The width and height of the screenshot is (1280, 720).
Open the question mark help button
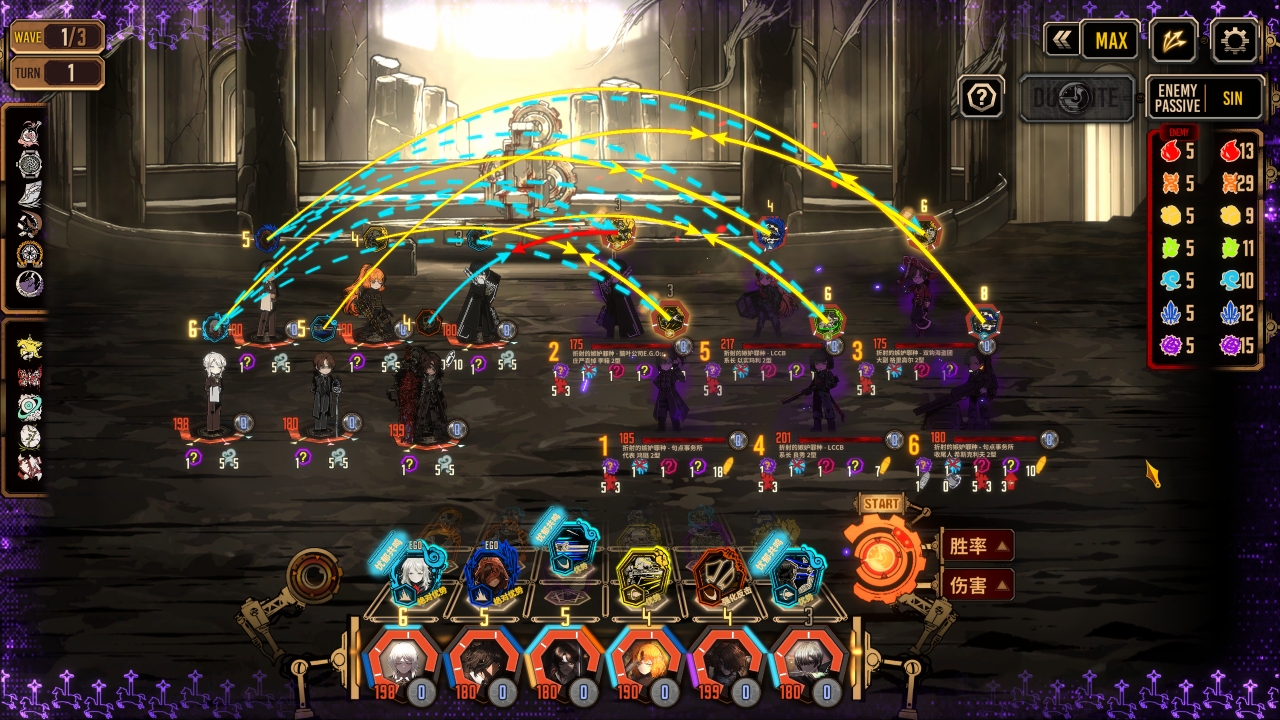tap(982, 97)
